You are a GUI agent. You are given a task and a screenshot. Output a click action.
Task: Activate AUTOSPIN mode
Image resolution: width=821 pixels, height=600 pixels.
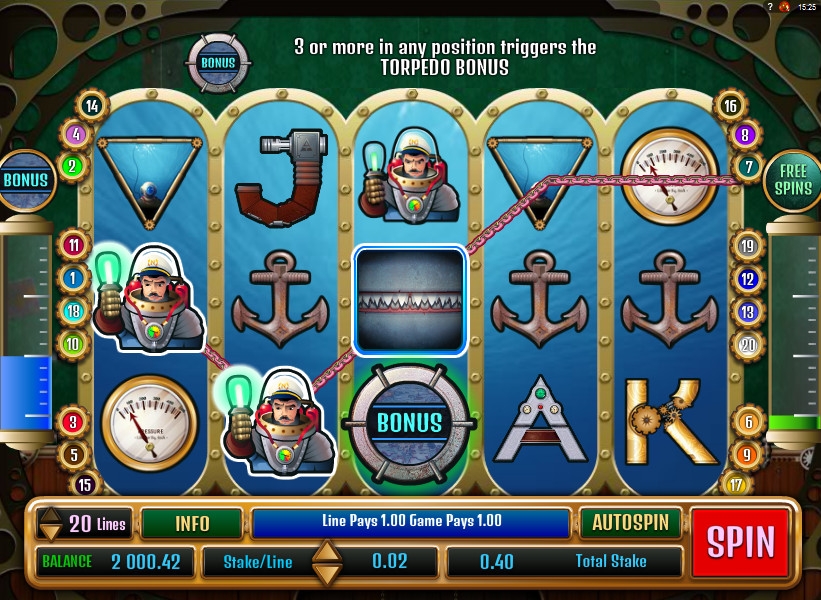[630, 522]
